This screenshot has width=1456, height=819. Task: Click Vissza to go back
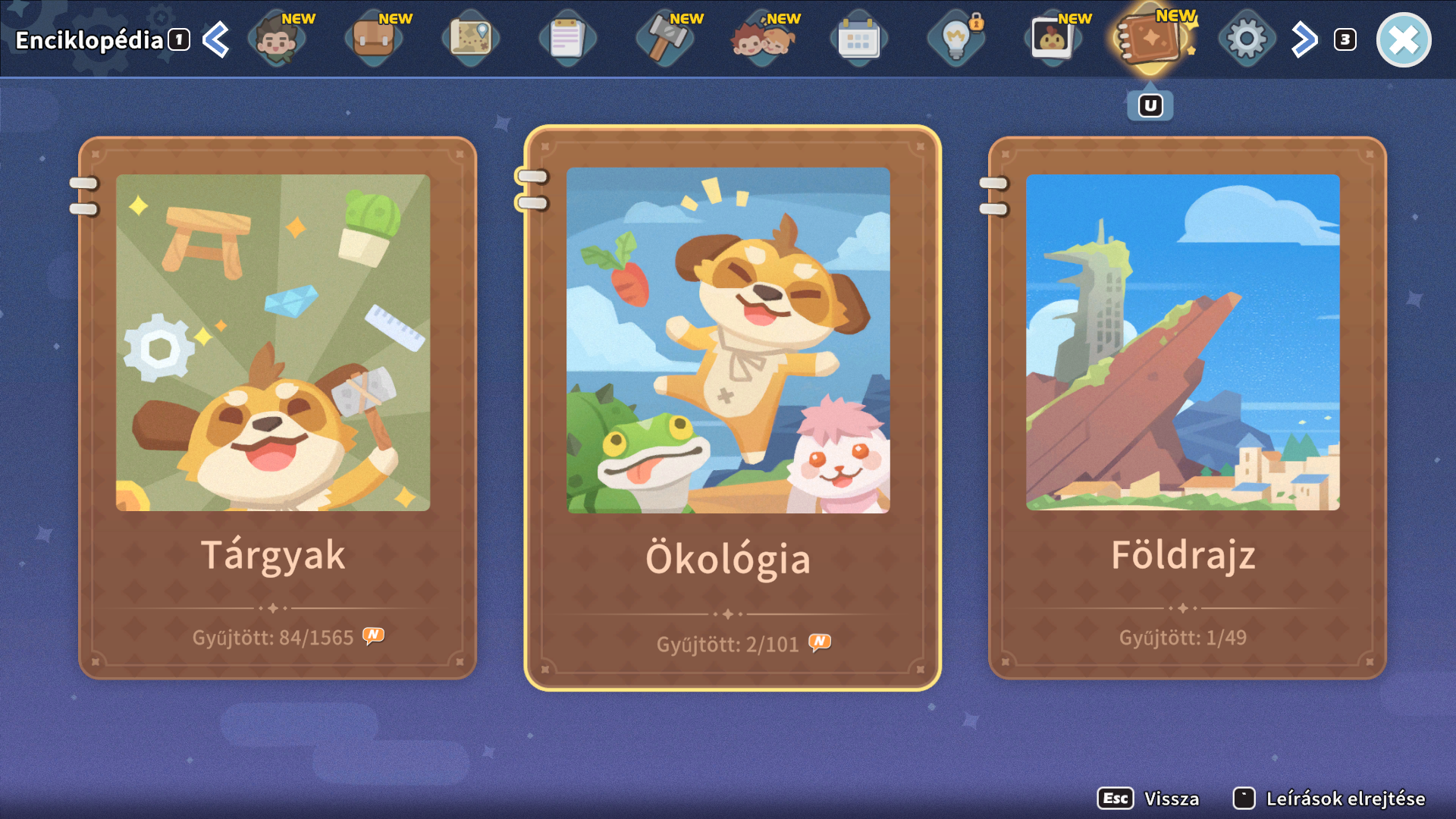click(1150, 799)
